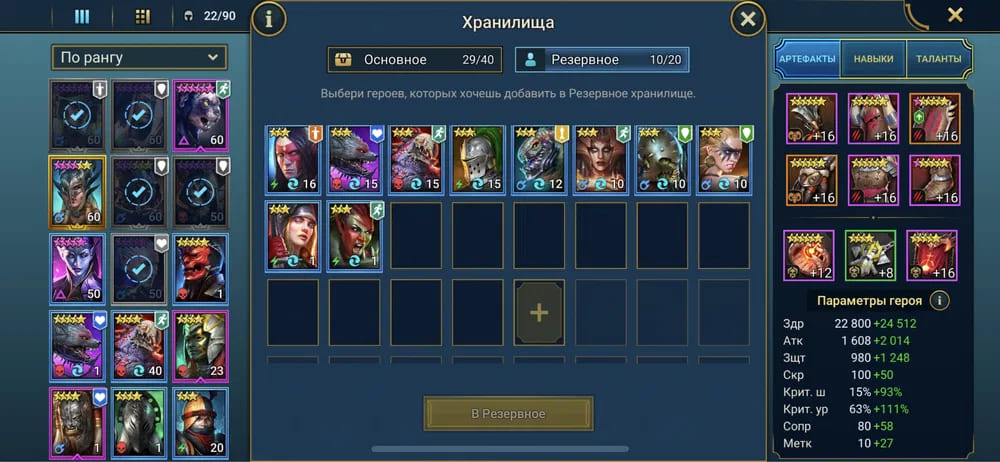The width and height of the screenshot is (1000, 462).
Task: Close the Хранилища dialog
Action: [747, 19]
